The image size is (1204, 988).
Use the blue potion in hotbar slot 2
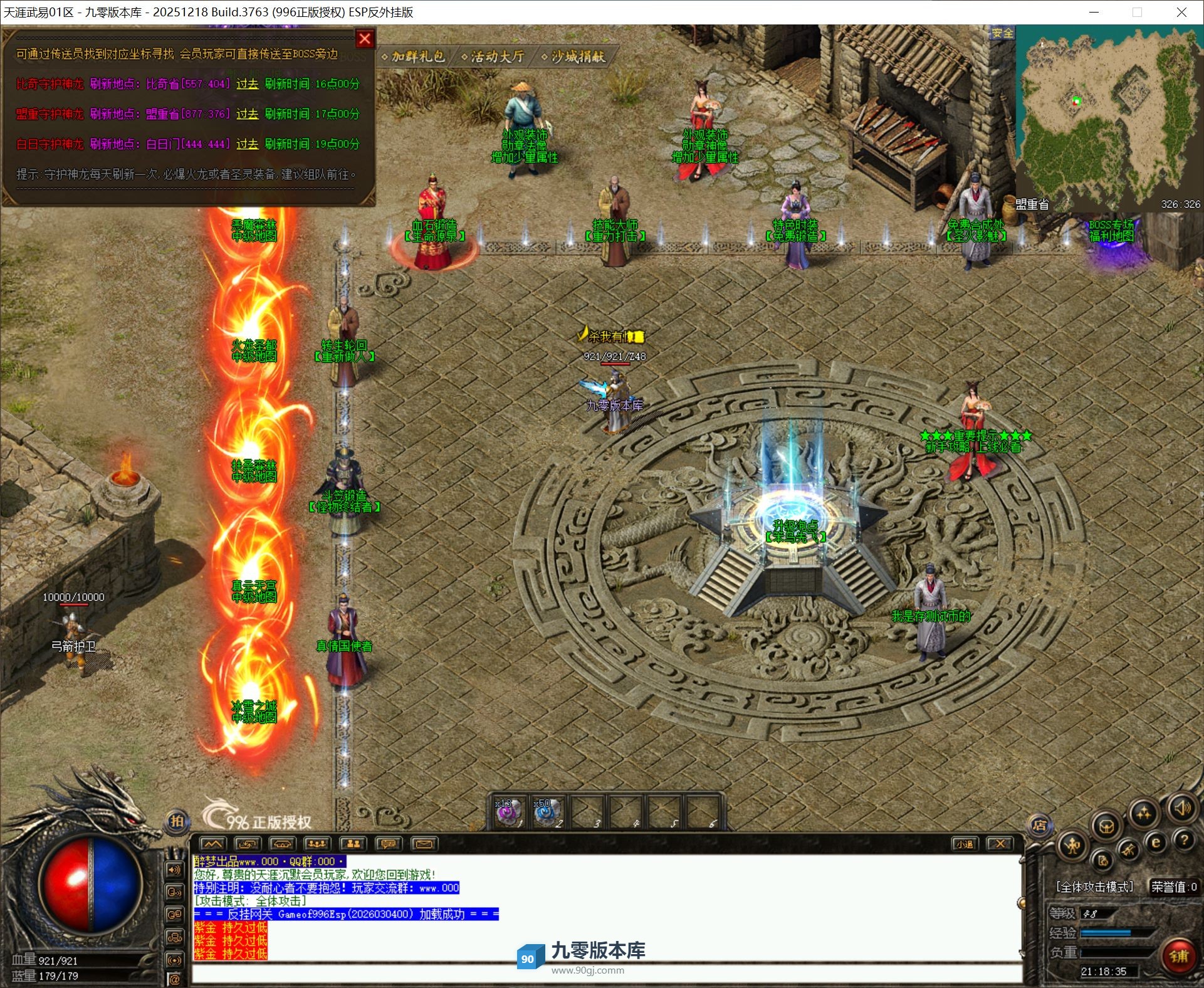548,812
